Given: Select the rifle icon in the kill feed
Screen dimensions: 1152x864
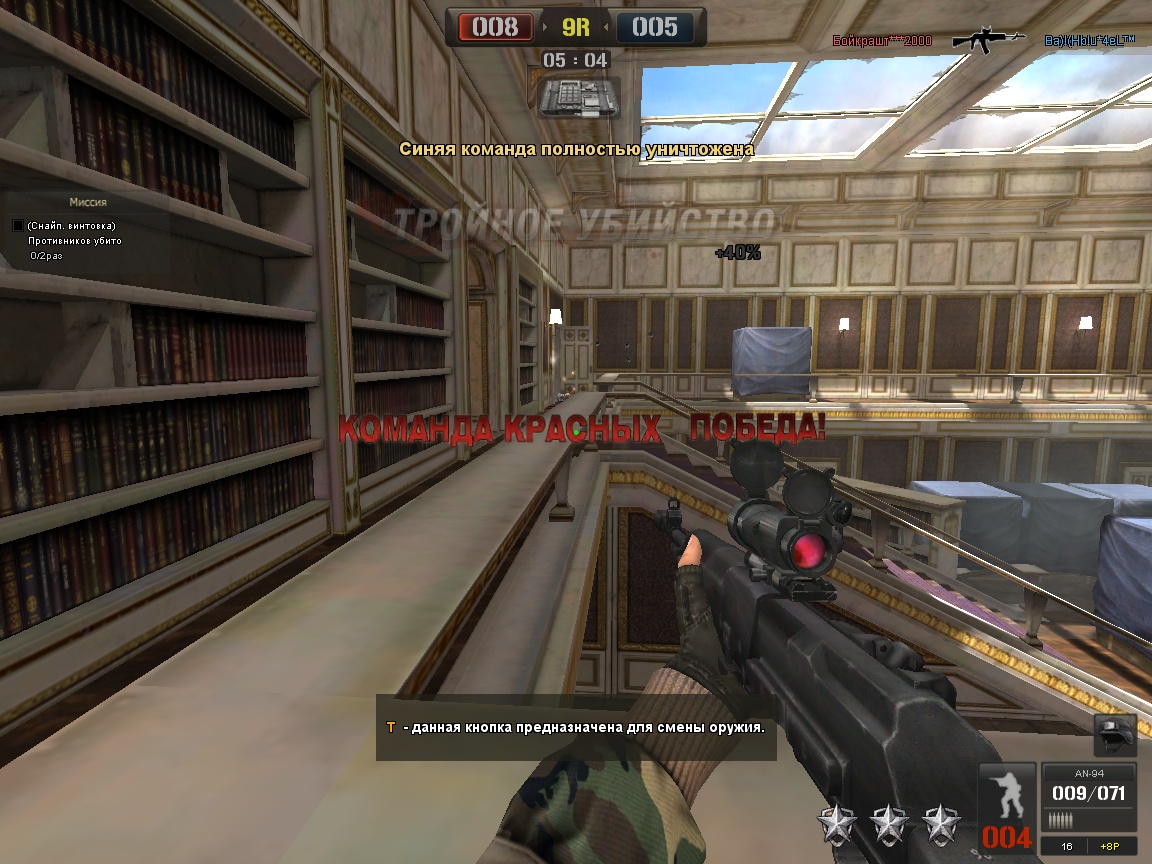Looking at the screenshot, I should [x=987, y=38].
